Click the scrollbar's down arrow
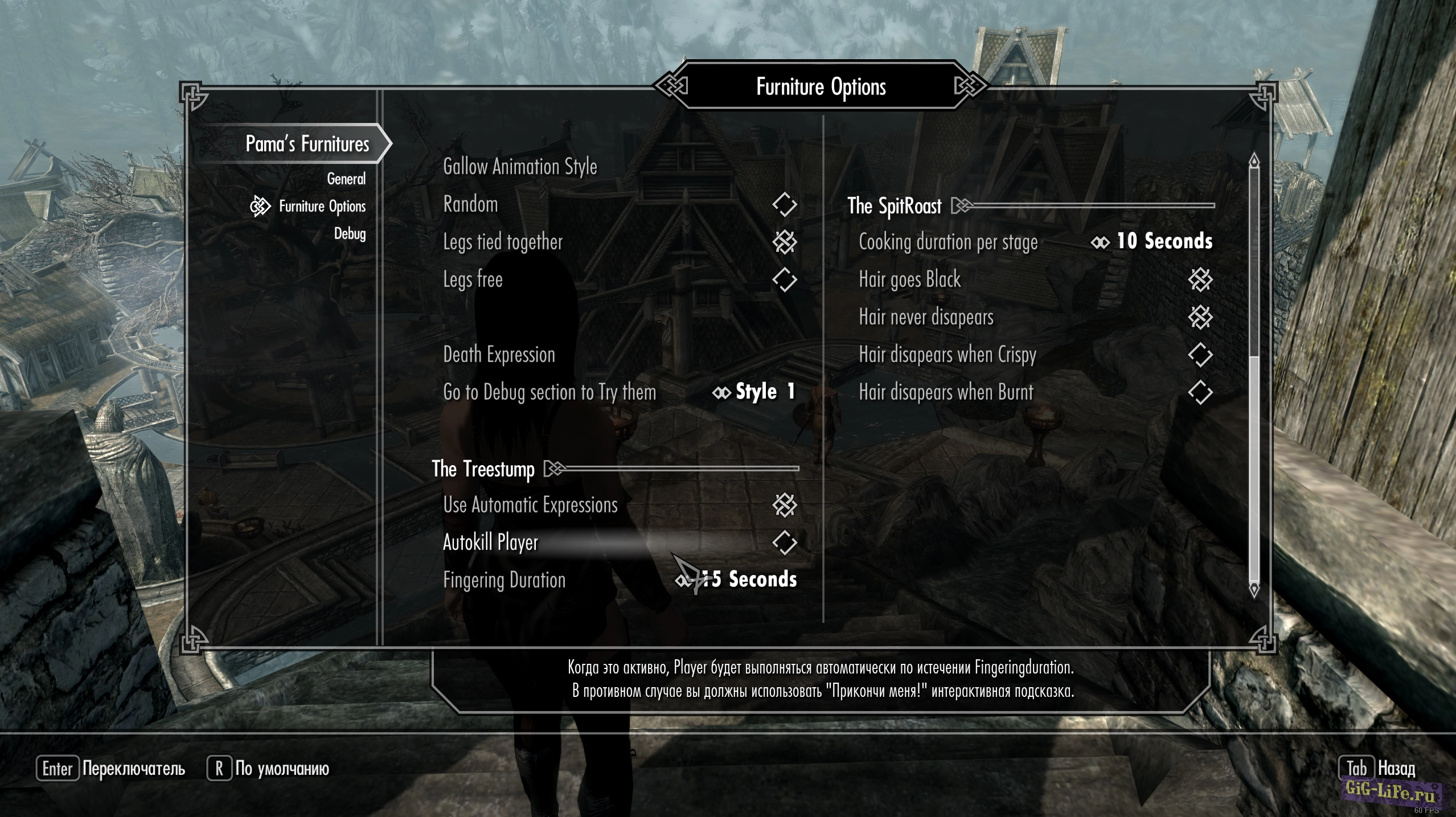This screenshot has width=1456, height=817. click(x=1254, y=589)
